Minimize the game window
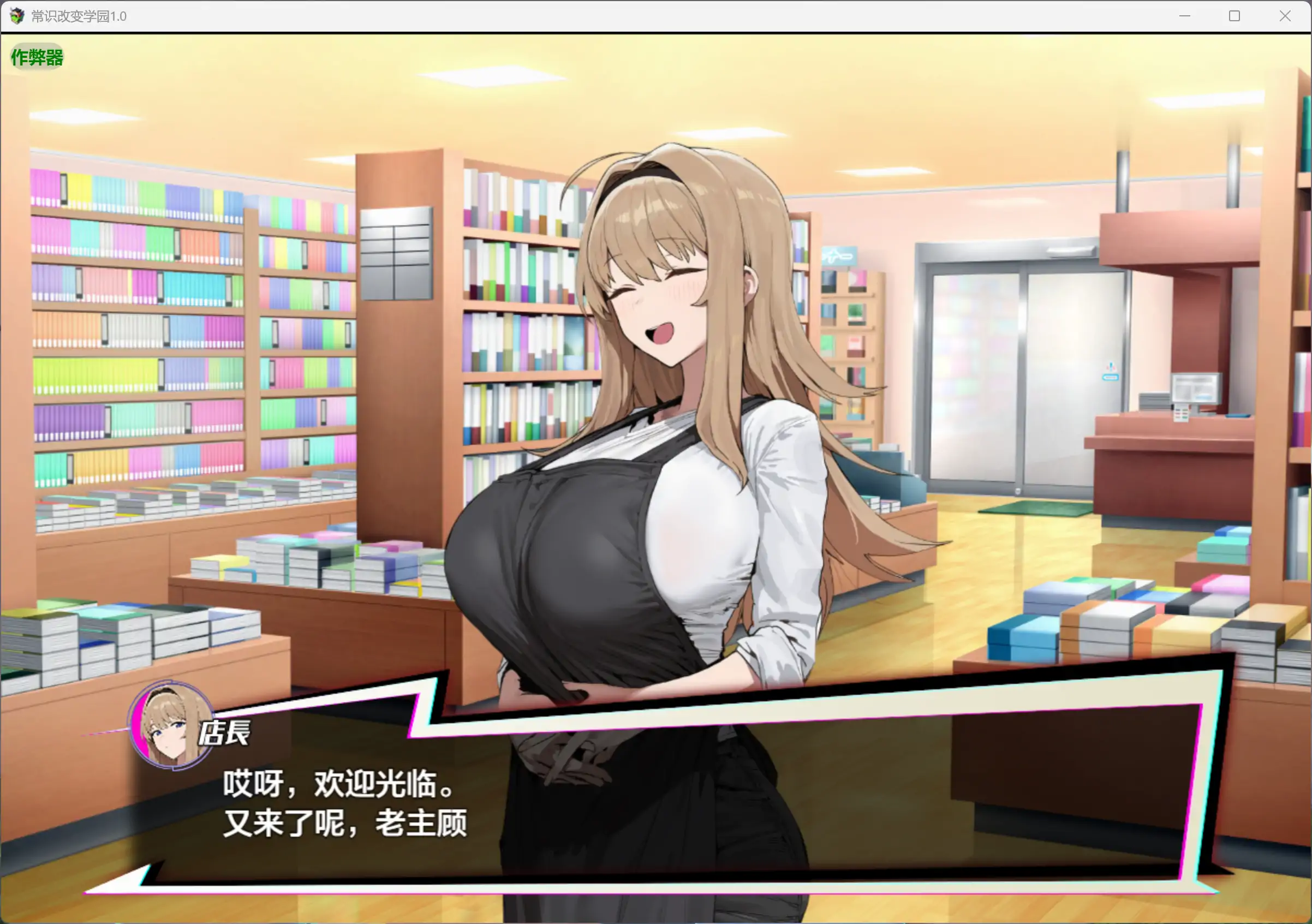Image resolution: width=1312 pixels, height=924 pixels. (x=1185, y=16)
